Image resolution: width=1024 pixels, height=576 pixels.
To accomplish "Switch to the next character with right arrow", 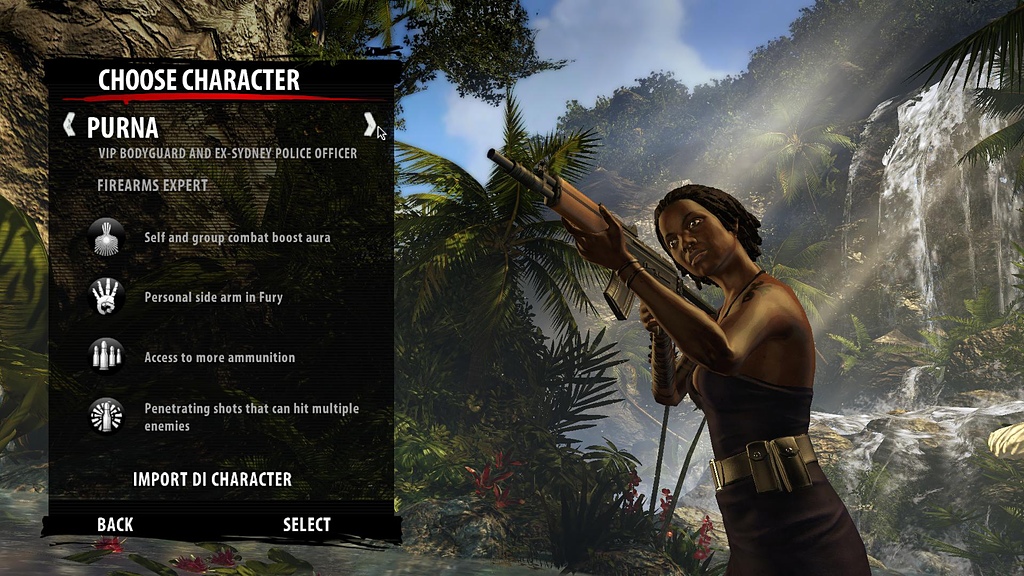I will (369, 125).
